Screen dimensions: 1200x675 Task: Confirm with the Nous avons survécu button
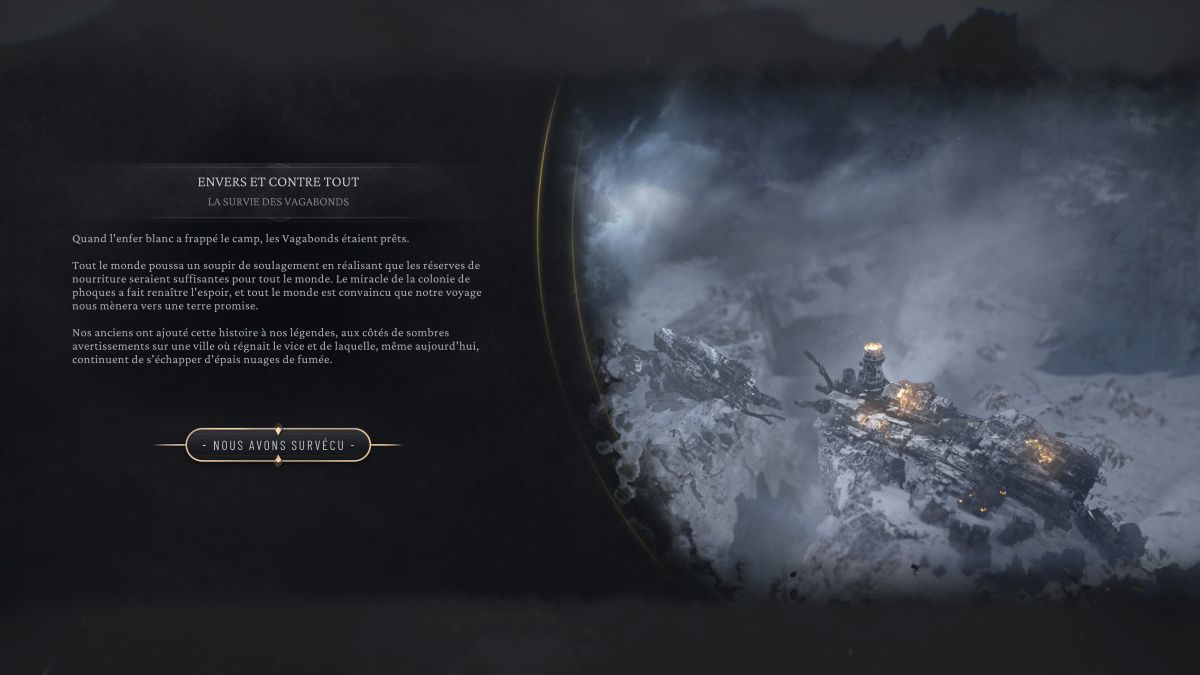[278, 445]
